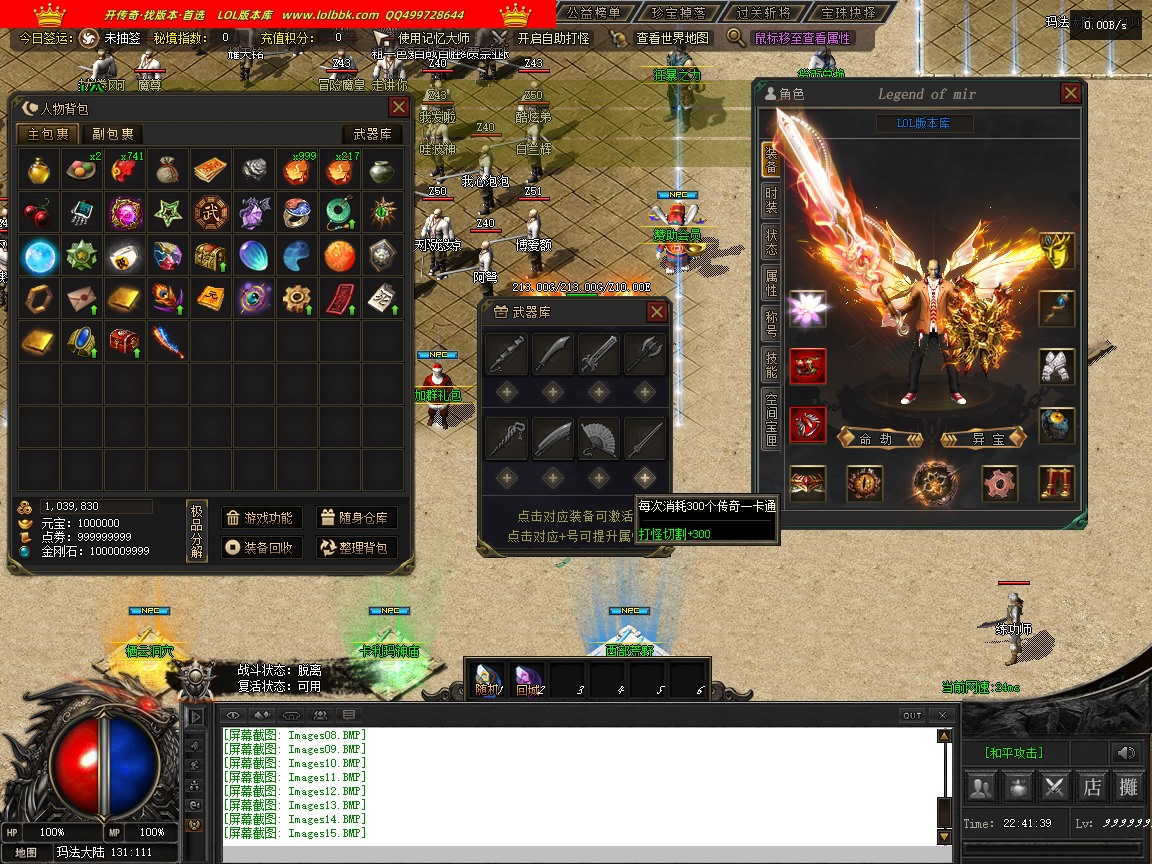Click the 命劫 button in character panel

click(x=875, y=439)
